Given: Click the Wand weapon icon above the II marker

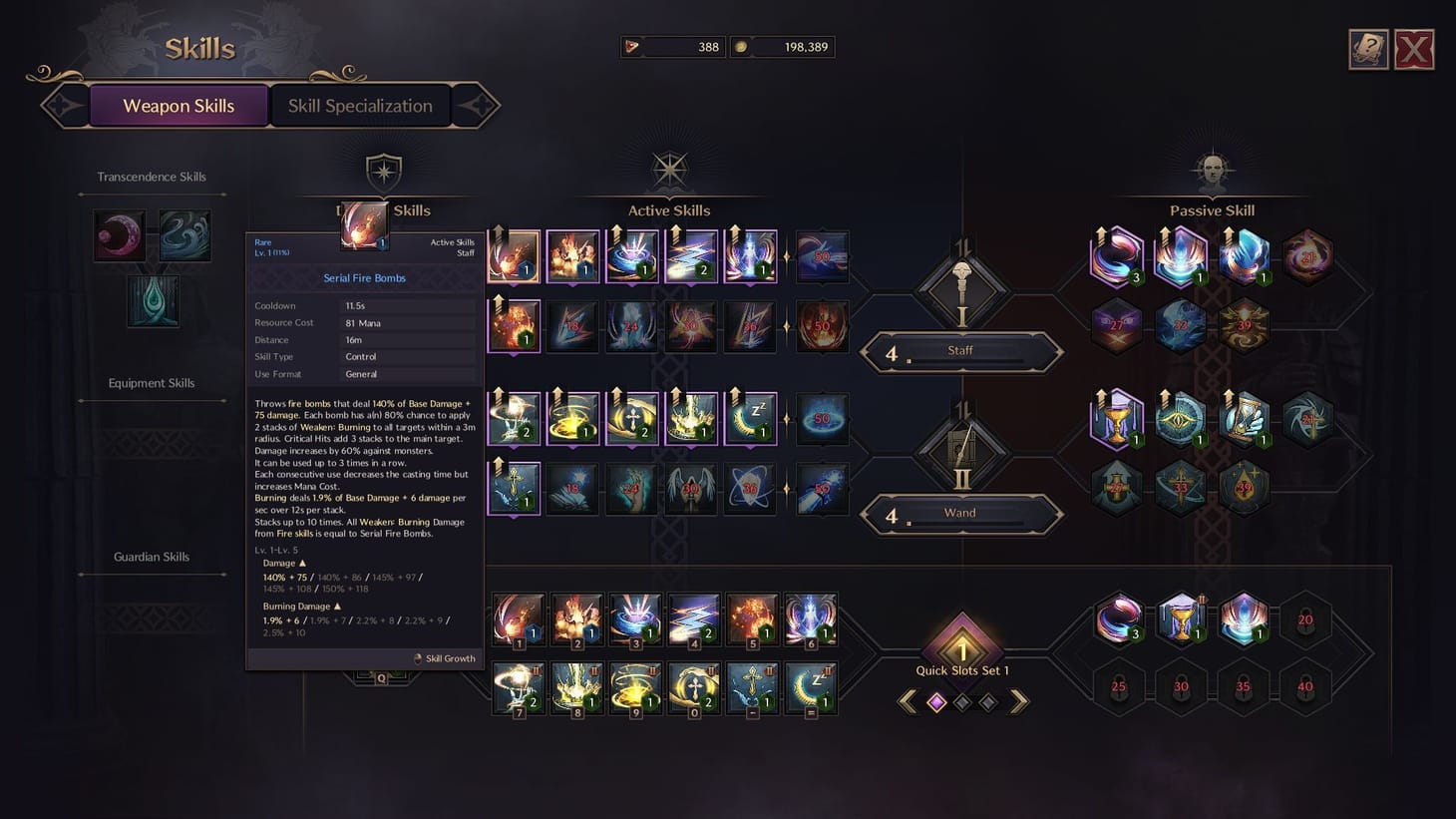Looking at the screenshot, I should (960, 449).
